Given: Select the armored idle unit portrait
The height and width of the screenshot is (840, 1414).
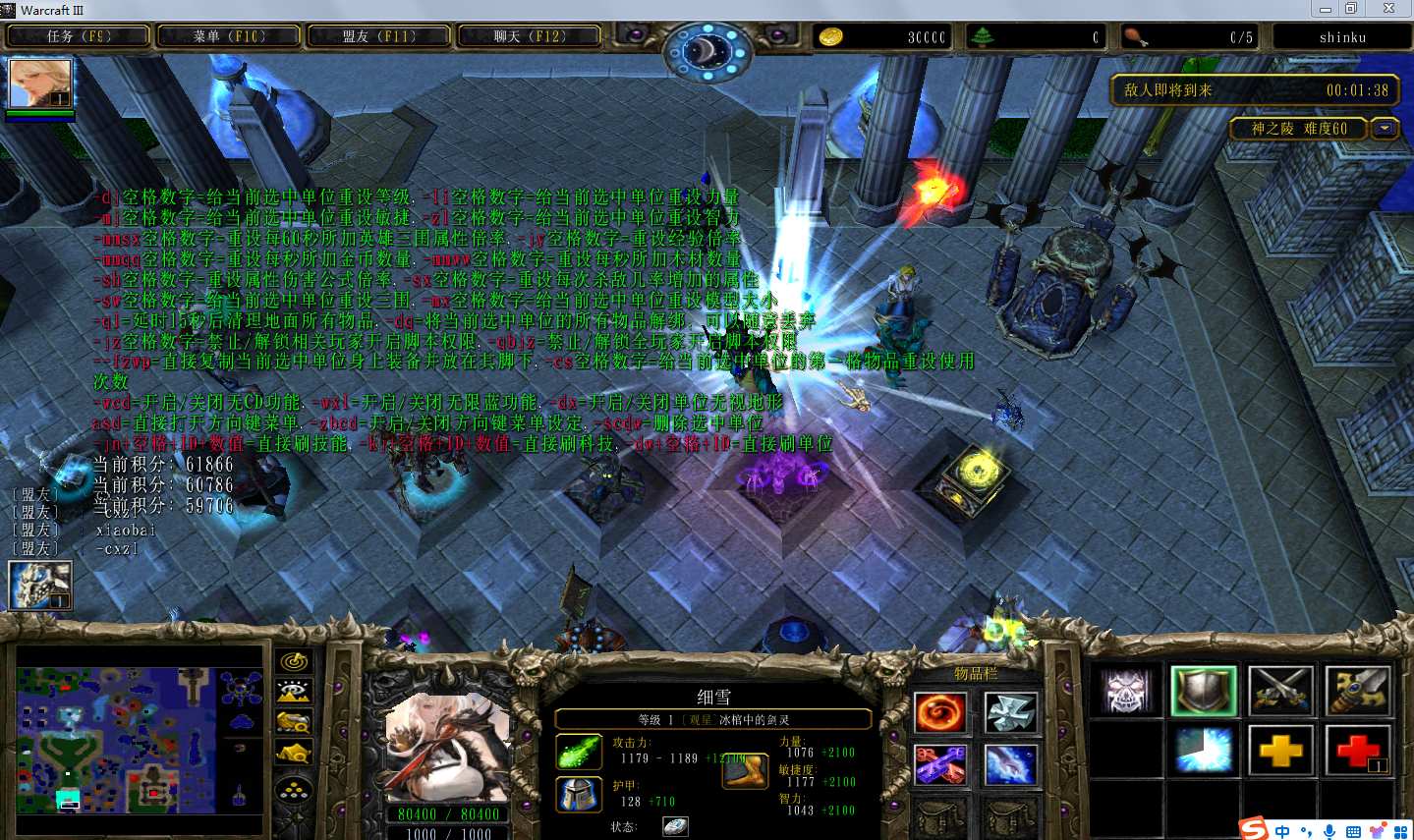Looking at the screenshot, I should pyautogui.click(x=40, y=586).
